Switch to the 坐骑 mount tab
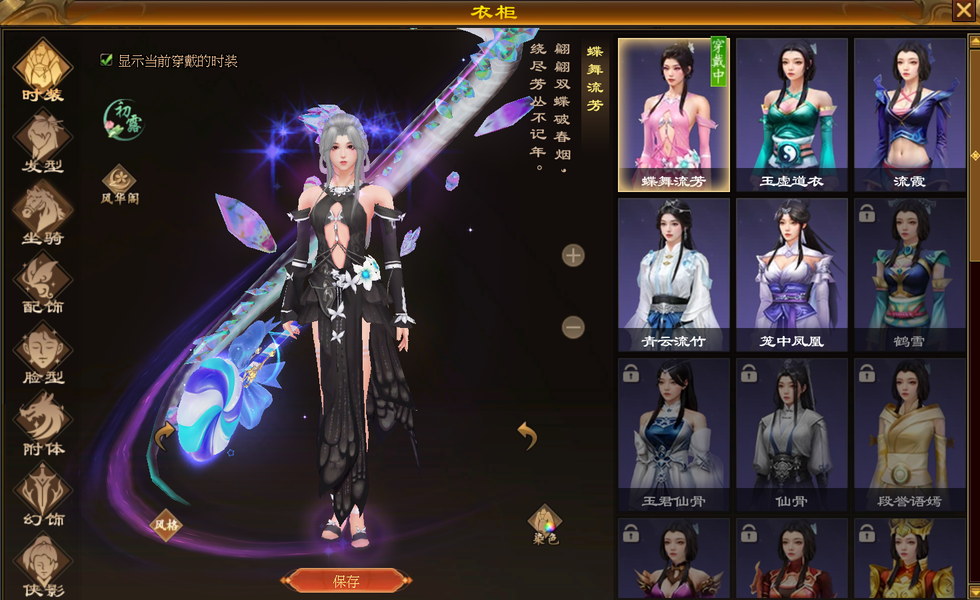The image size is (980, 600). pyautogui.click(x=42, y=212)
